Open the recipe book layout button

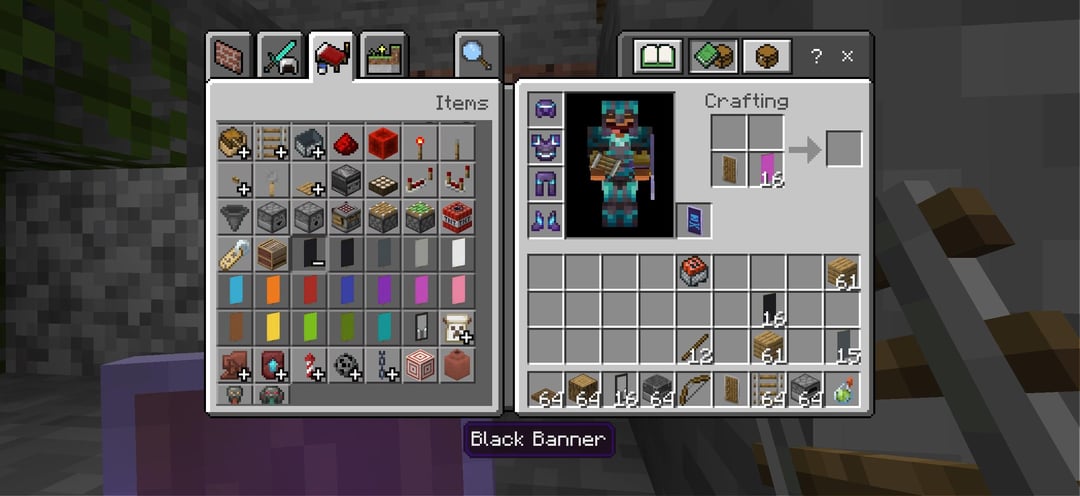pos(657,56)
